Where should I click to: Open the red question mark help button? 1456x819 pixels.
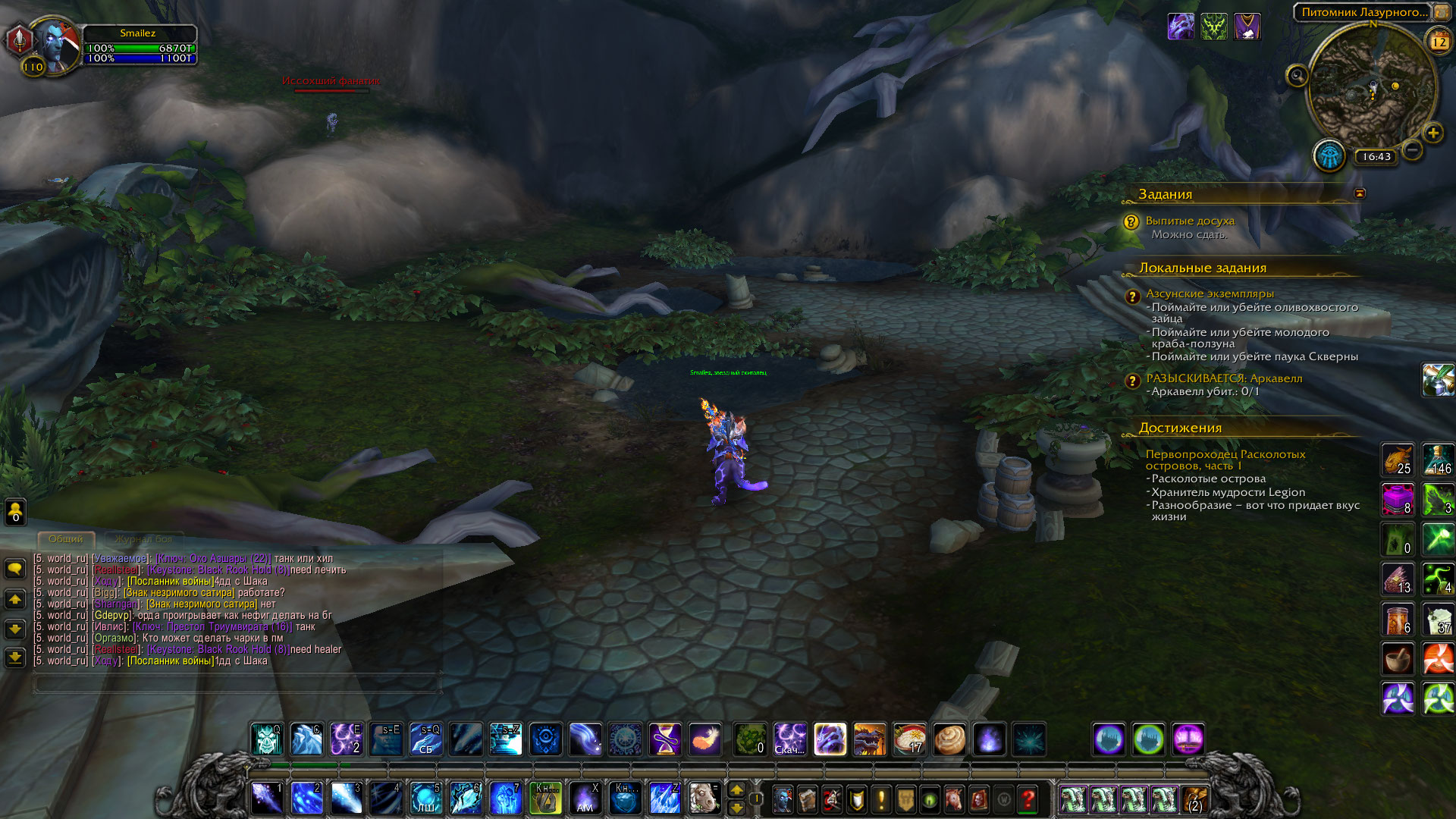[1028, 799]
